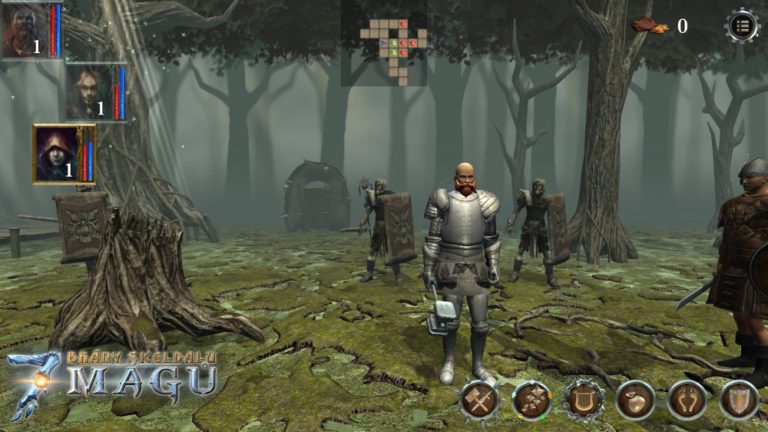This screenshot has width=768, height=432.
Task: Select the footprints movement action
Action: click(x=687, y=400)
